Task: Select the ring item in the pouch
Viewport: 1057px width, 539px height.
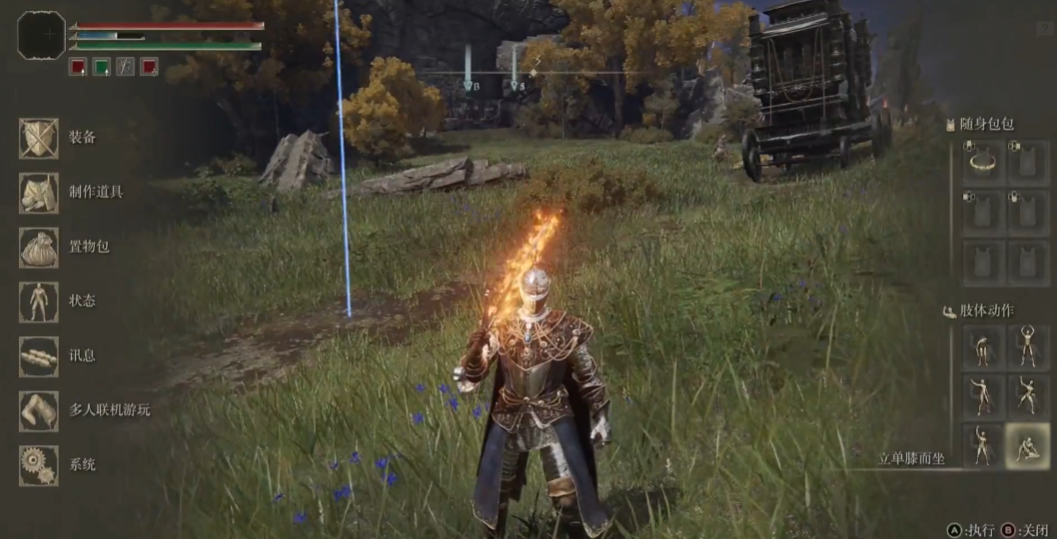Action: click(982, 162)
